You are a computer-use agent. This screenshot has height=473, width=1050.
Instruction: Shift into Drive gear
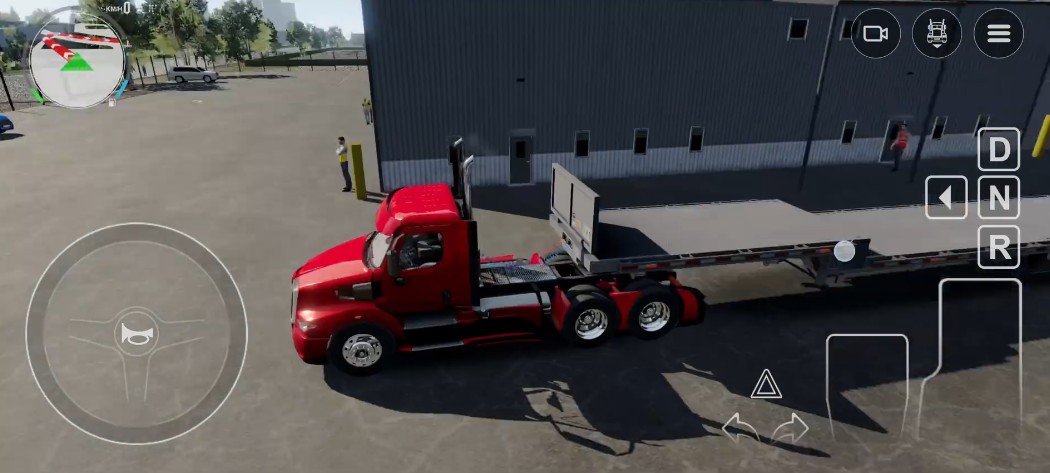tap(998, 150)
